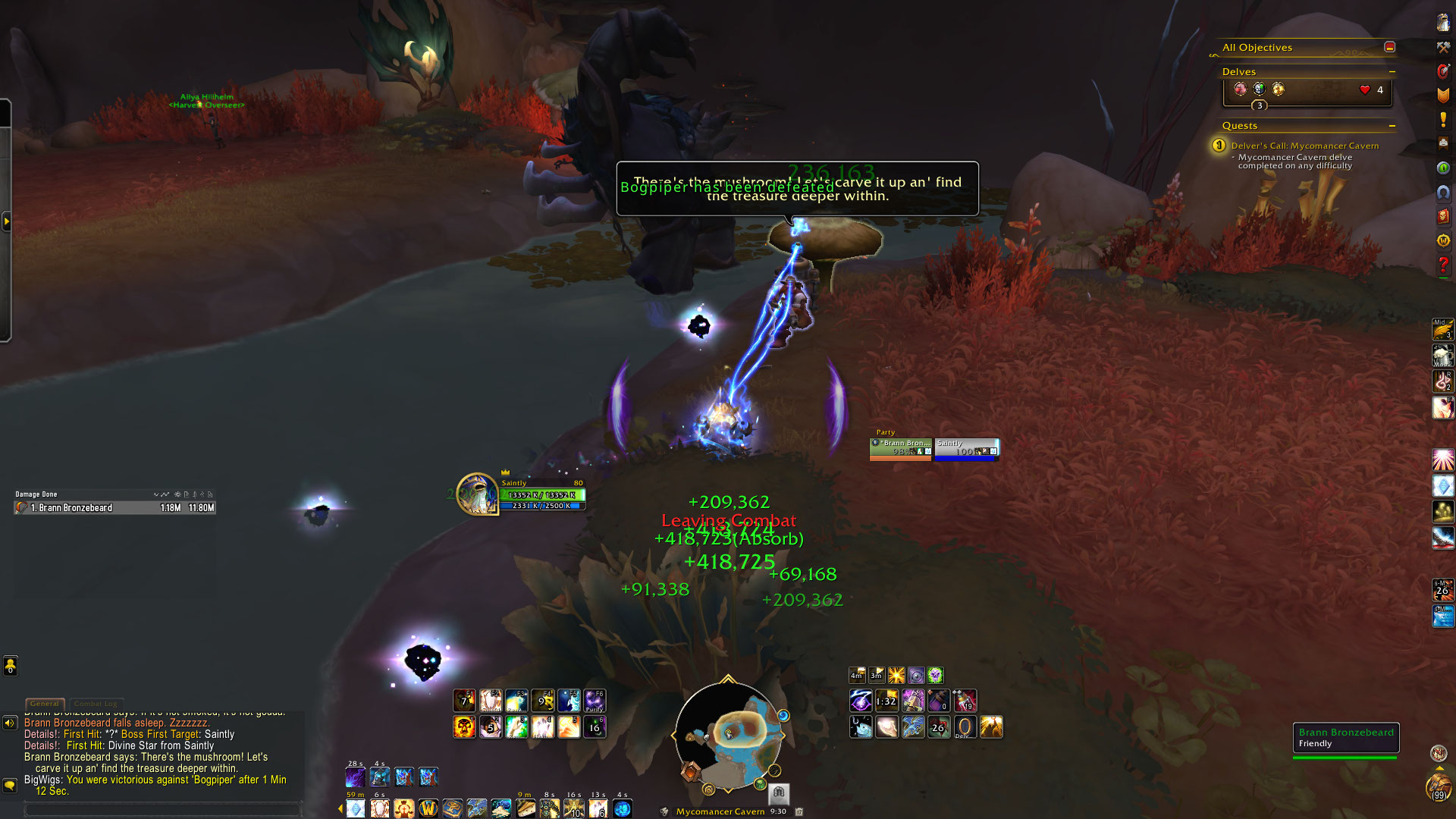Open the yellow exclamation quest log button
The height and width of the screenshot is (819, 1456).
pyautogui.click(x=1442, y=120)
